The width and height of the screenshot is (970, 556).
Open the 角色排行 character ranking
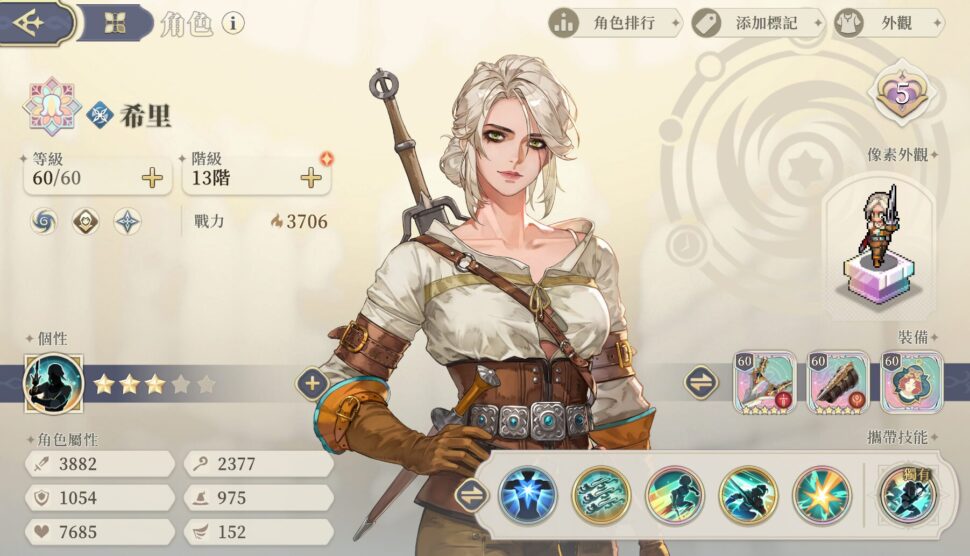614,22
